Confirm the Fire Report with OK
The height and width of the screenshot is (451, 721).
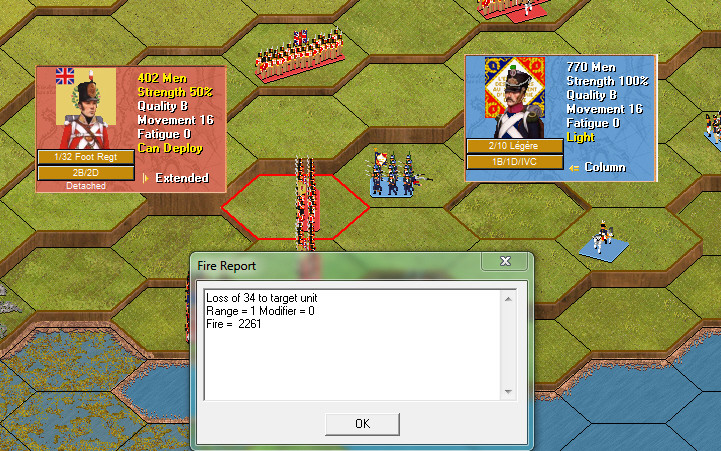(x=362, y=423)
